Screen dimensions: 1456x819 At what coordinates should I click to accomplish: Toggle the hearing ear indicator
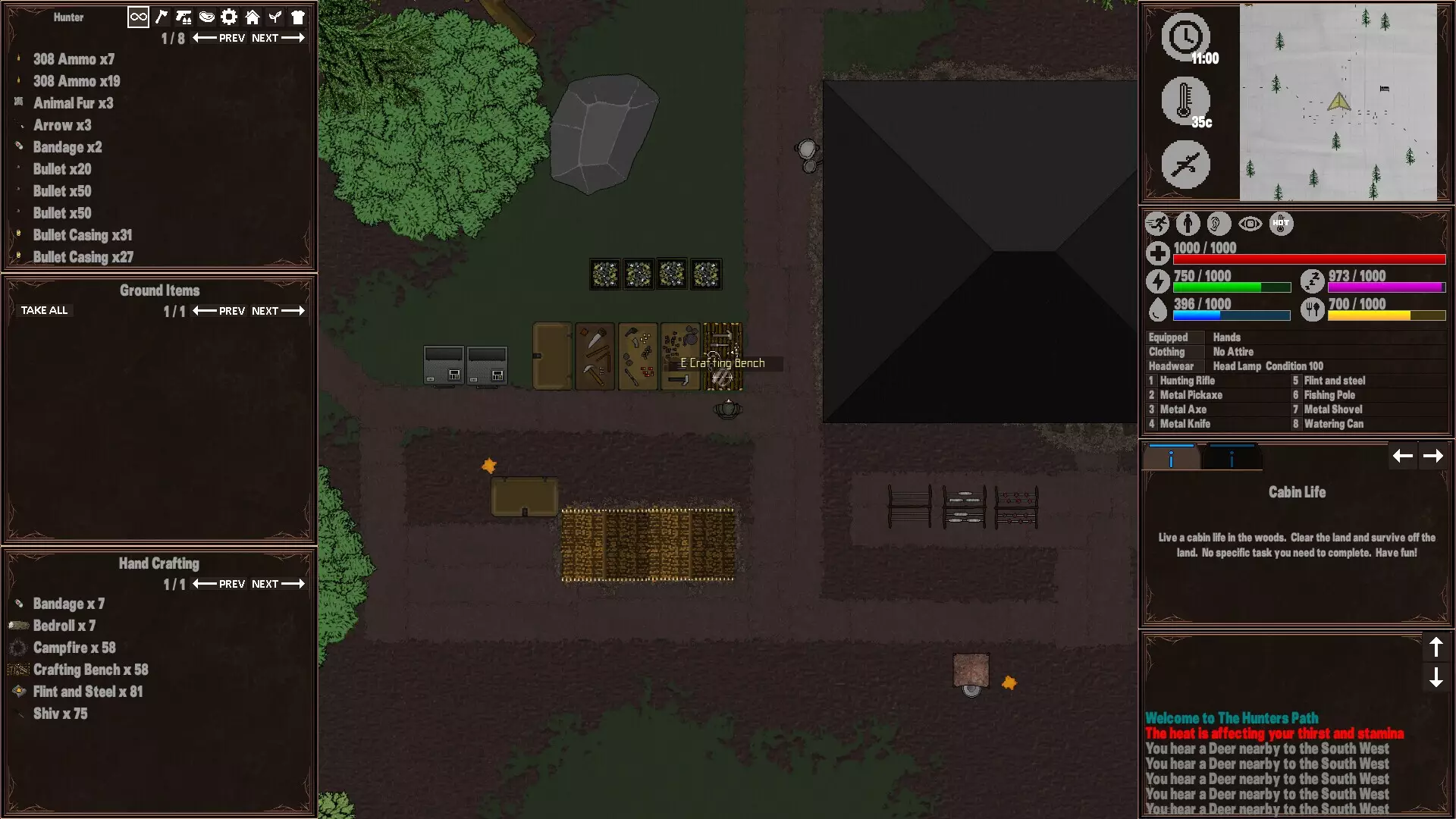tap(1218, 224)
